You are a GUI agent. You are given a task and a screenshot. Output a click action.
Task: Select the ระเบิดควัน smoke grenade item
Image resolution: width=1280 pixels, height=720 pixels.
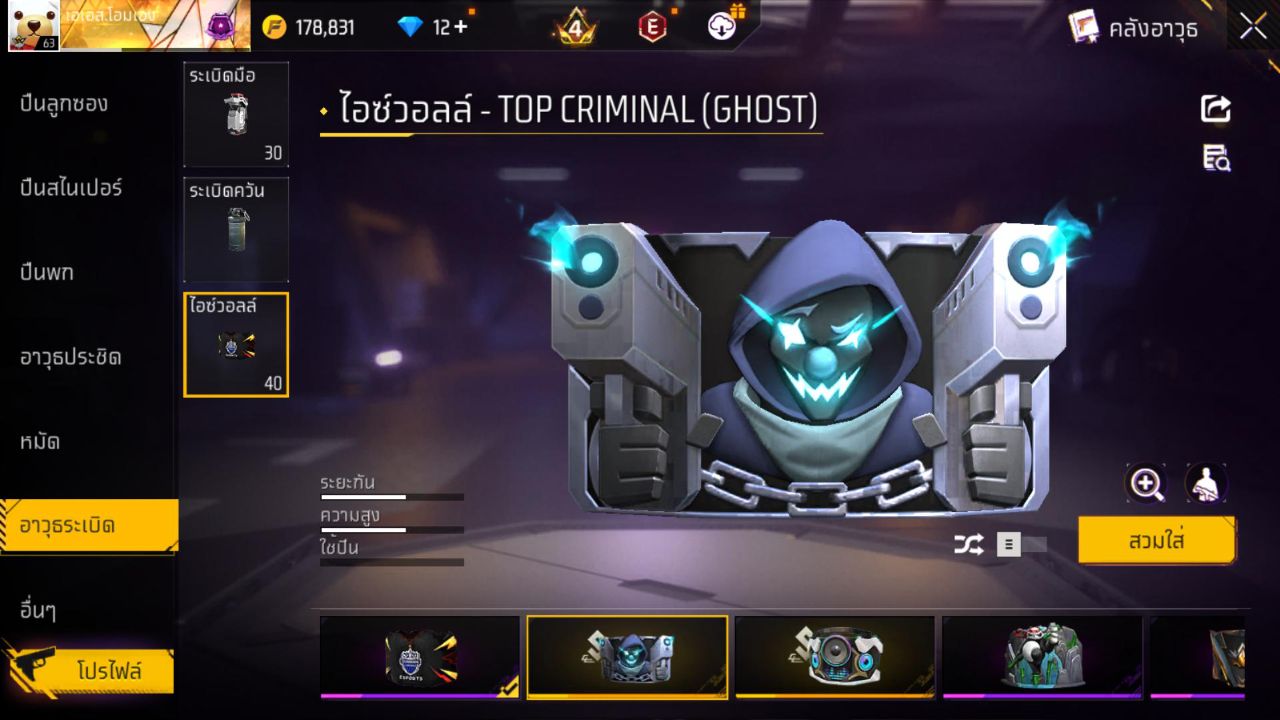point(236,229)
